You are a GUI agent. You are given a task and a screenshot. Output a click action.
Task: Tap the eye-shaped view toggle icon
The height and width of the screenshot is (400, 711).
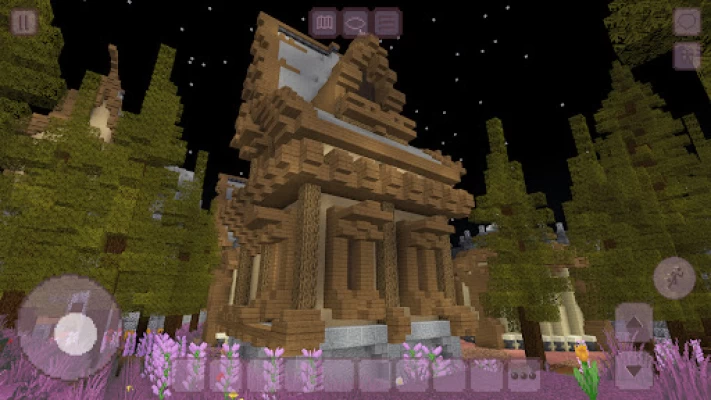pos(355,22)
